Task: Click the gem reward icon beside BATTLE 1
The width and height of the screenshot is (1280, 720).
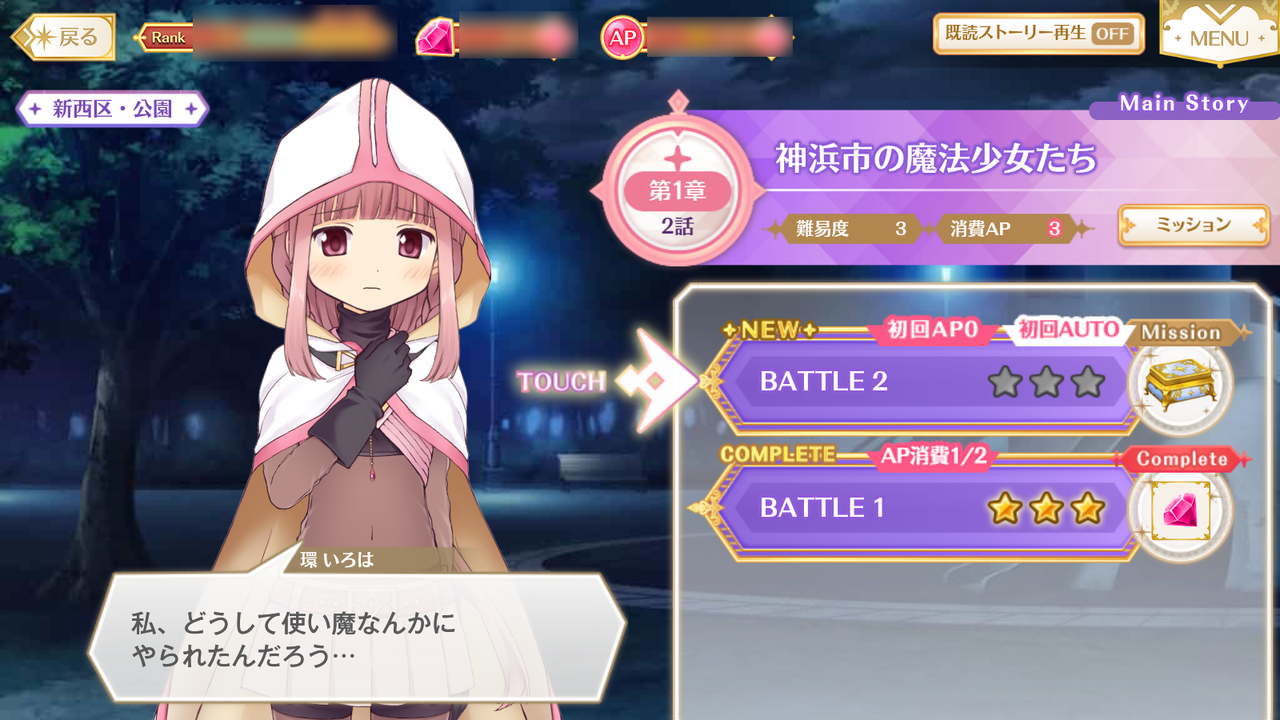Action: (1180, 512)
